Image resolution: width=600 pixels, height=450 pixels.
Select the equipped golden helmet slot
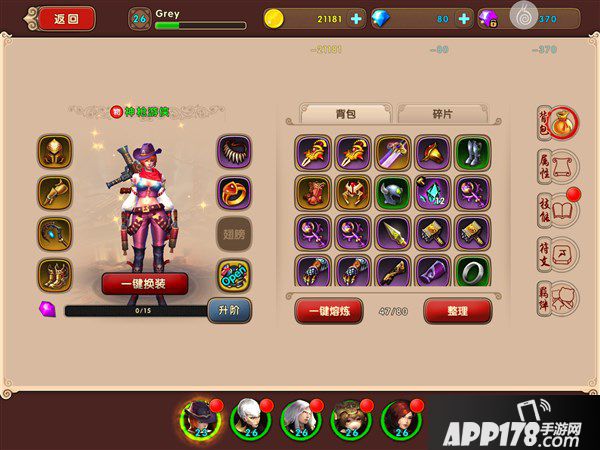(55, 151)
